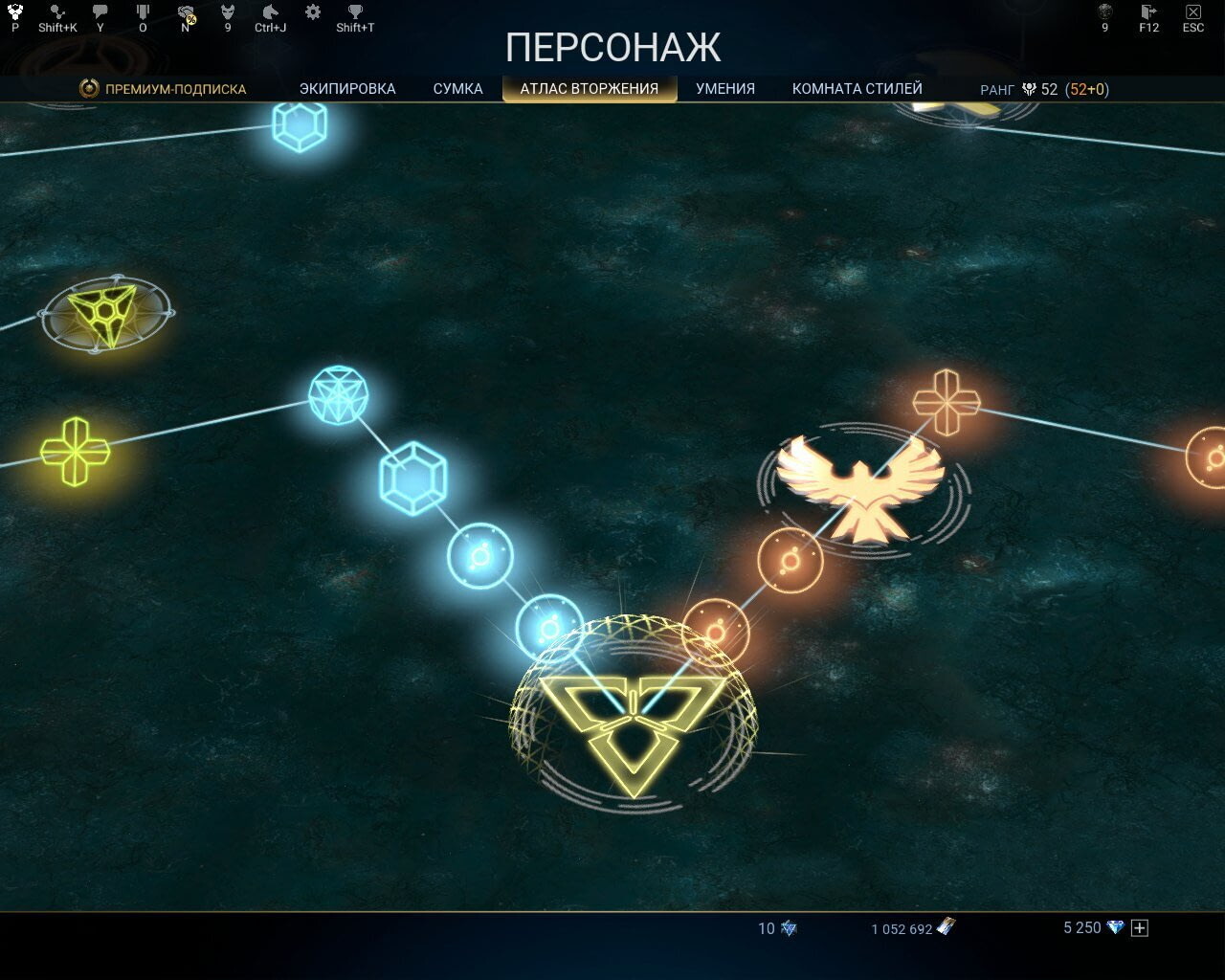Open settings via the gear icon
The image size is (1225, 980).
[313, 12]
